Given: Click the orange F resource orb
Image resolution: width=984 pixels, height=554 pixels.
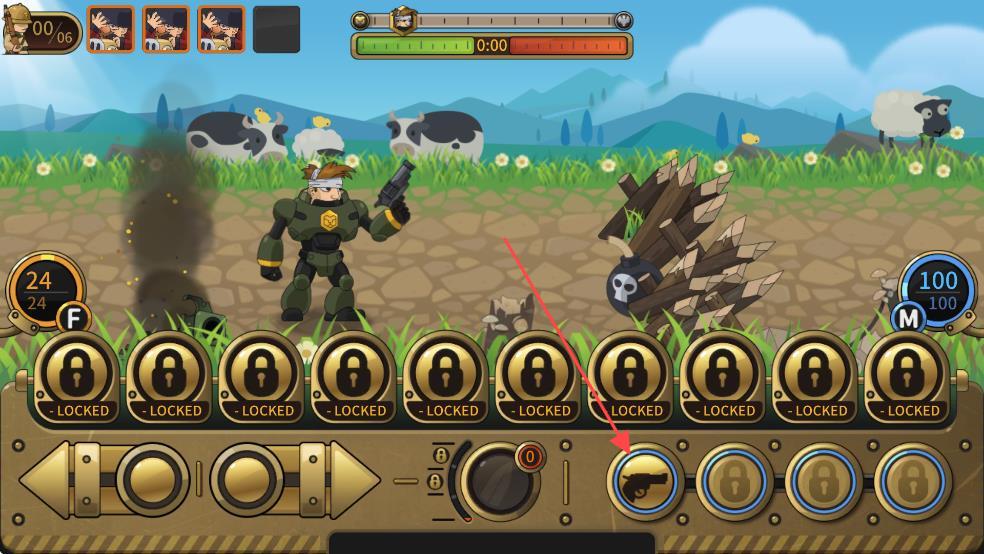Looking at the screenshot, I should 44,289.
